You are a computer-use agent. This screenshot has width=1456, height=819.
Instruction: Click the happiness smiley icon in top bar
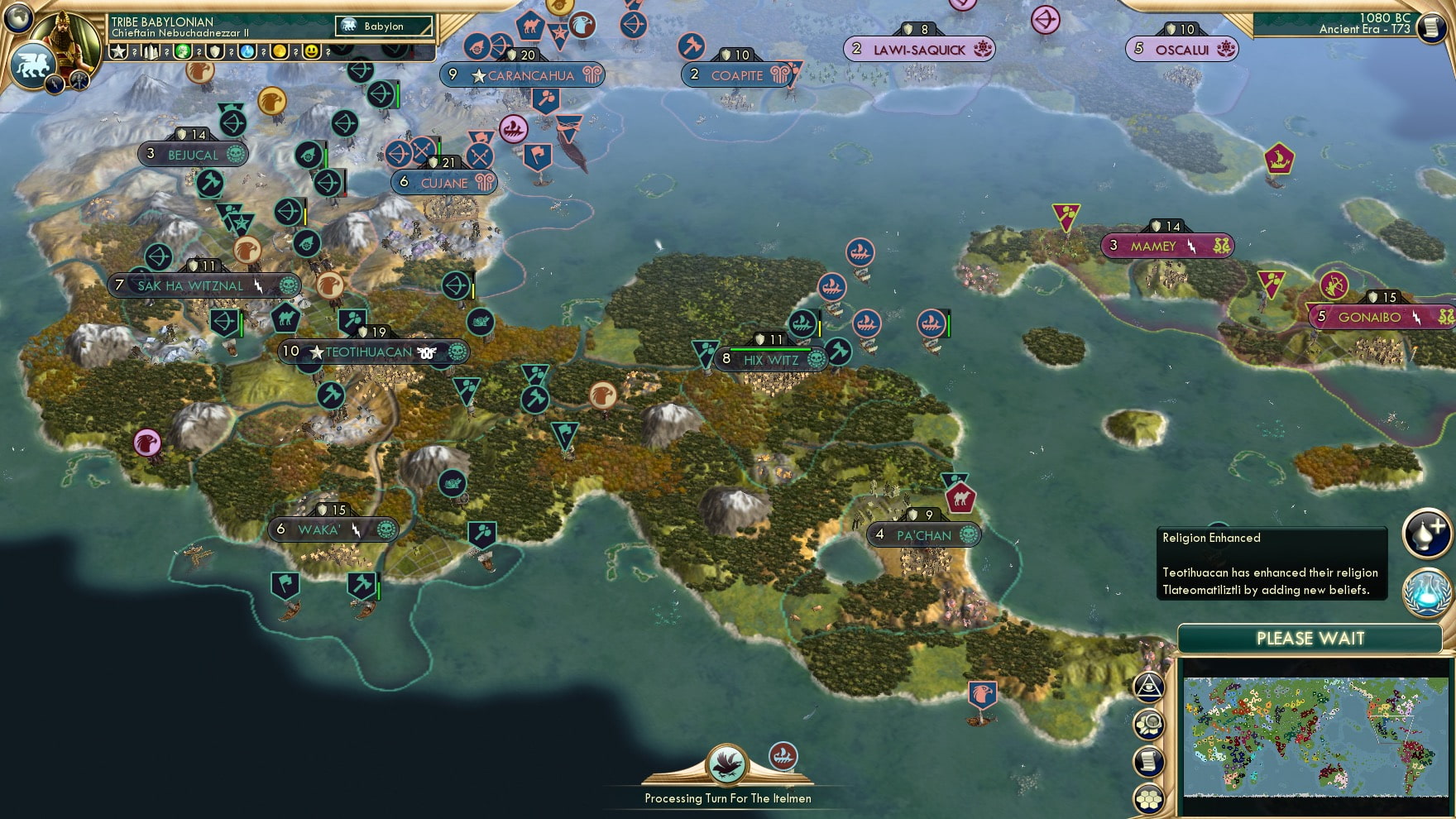(311, 52)
